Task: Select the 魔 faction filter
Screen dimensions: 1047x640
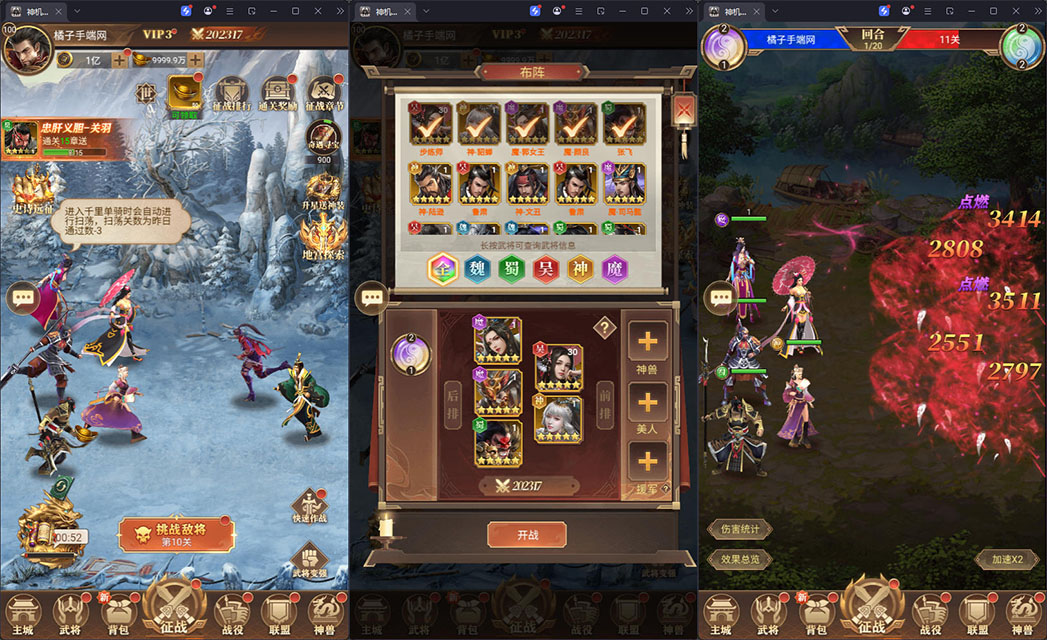Action: point(615,270)
